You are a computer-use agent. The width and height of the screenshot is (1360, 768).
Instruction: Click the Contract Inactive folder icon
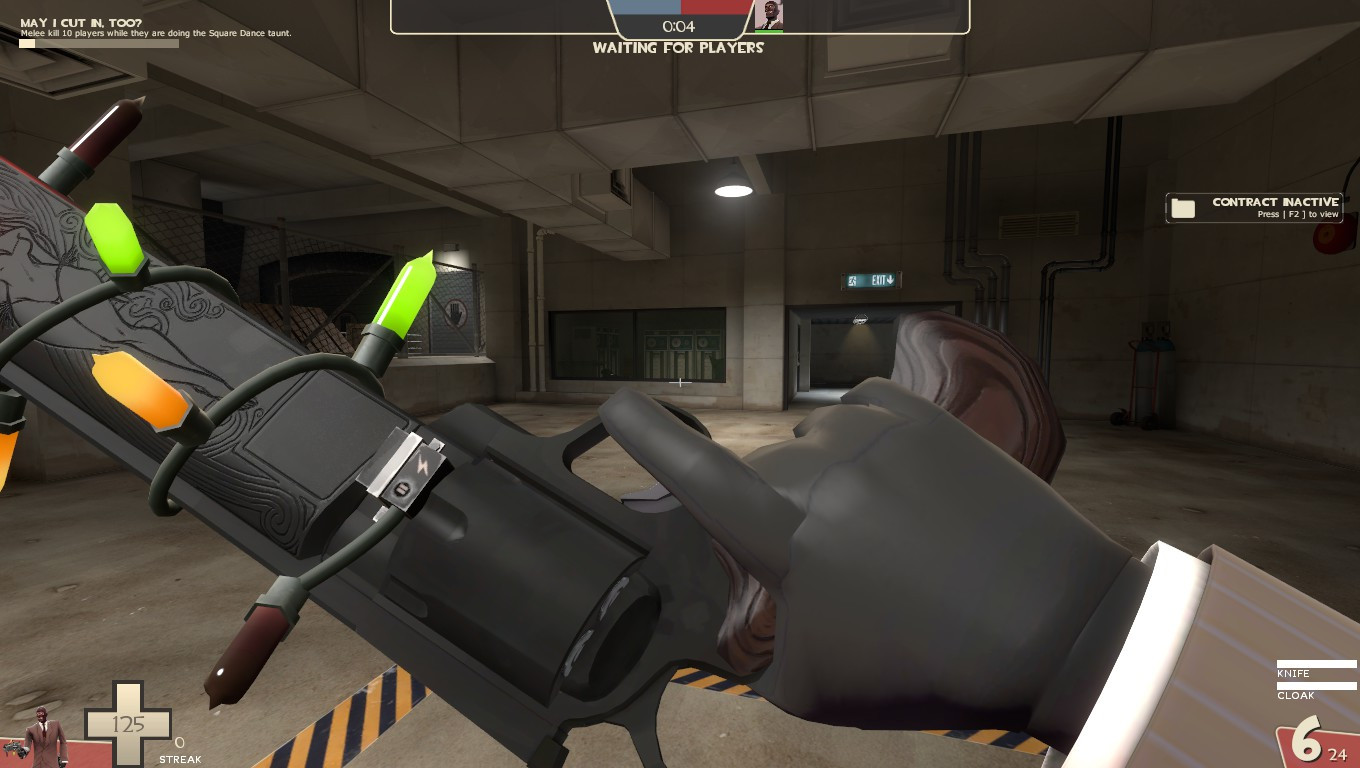tap(1185, 207)
